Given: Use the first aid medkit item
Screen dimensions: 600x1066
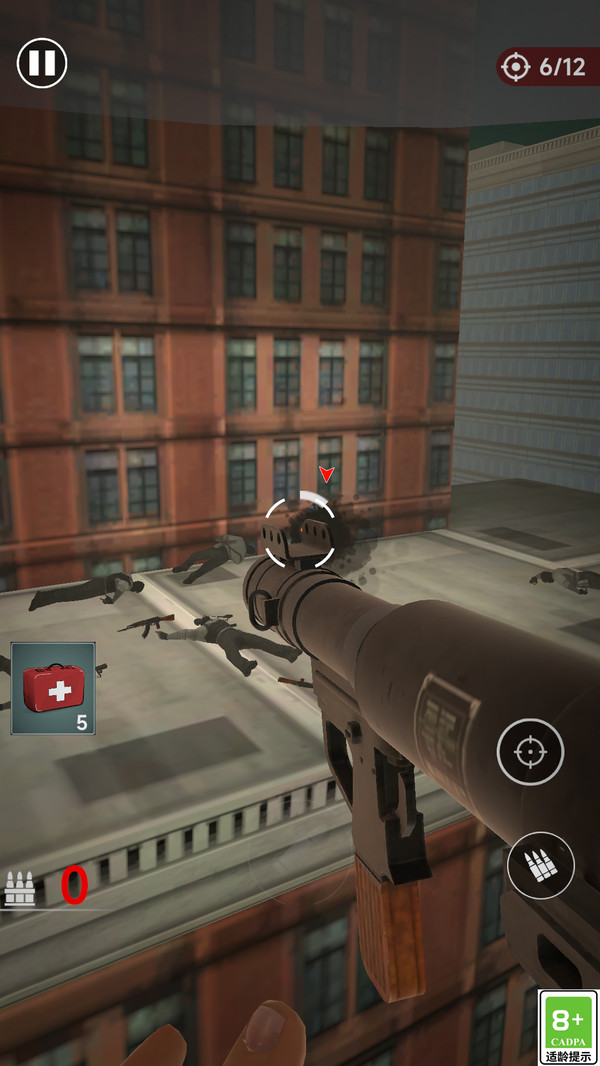Looking at the screenshot, I should click(53, 688).
